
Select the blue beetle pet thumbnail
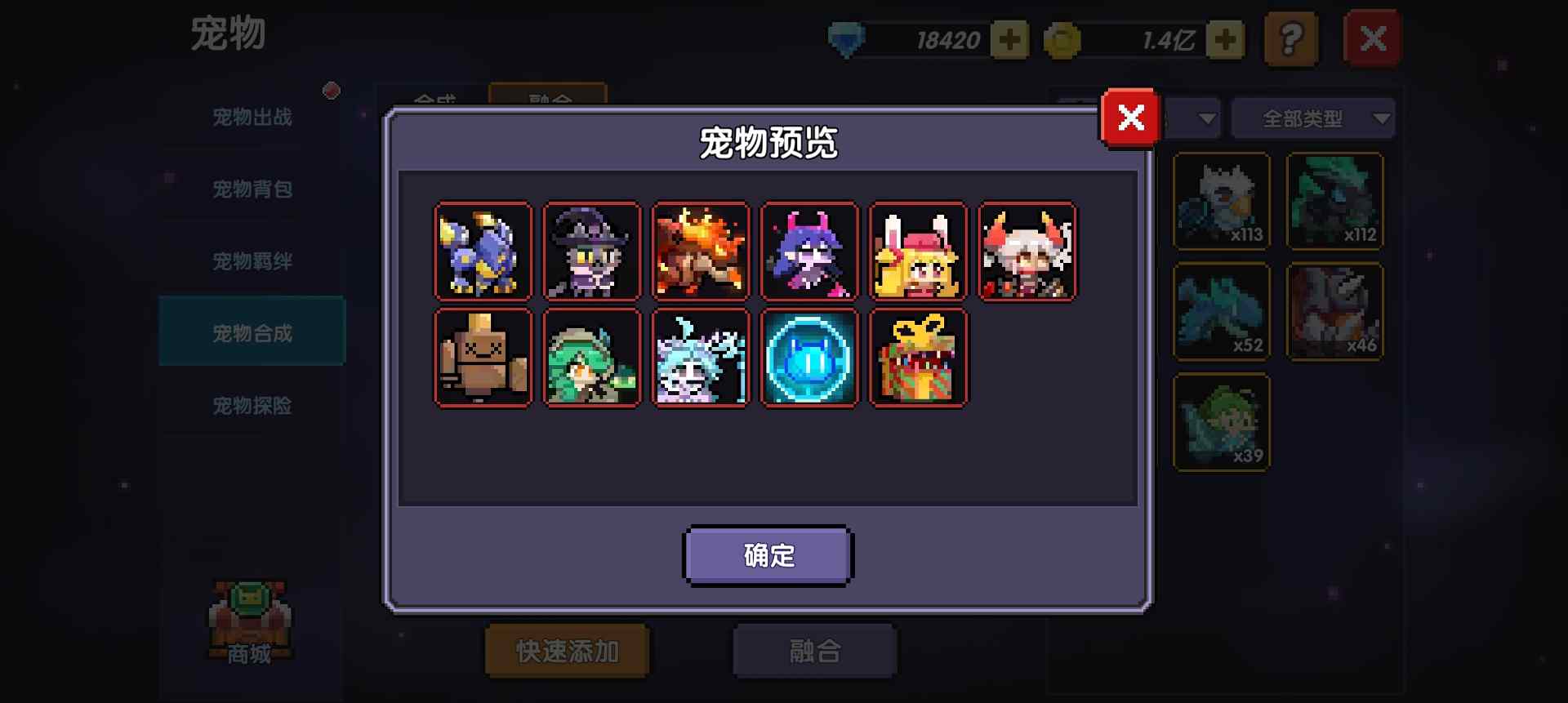tap(483, 251)
